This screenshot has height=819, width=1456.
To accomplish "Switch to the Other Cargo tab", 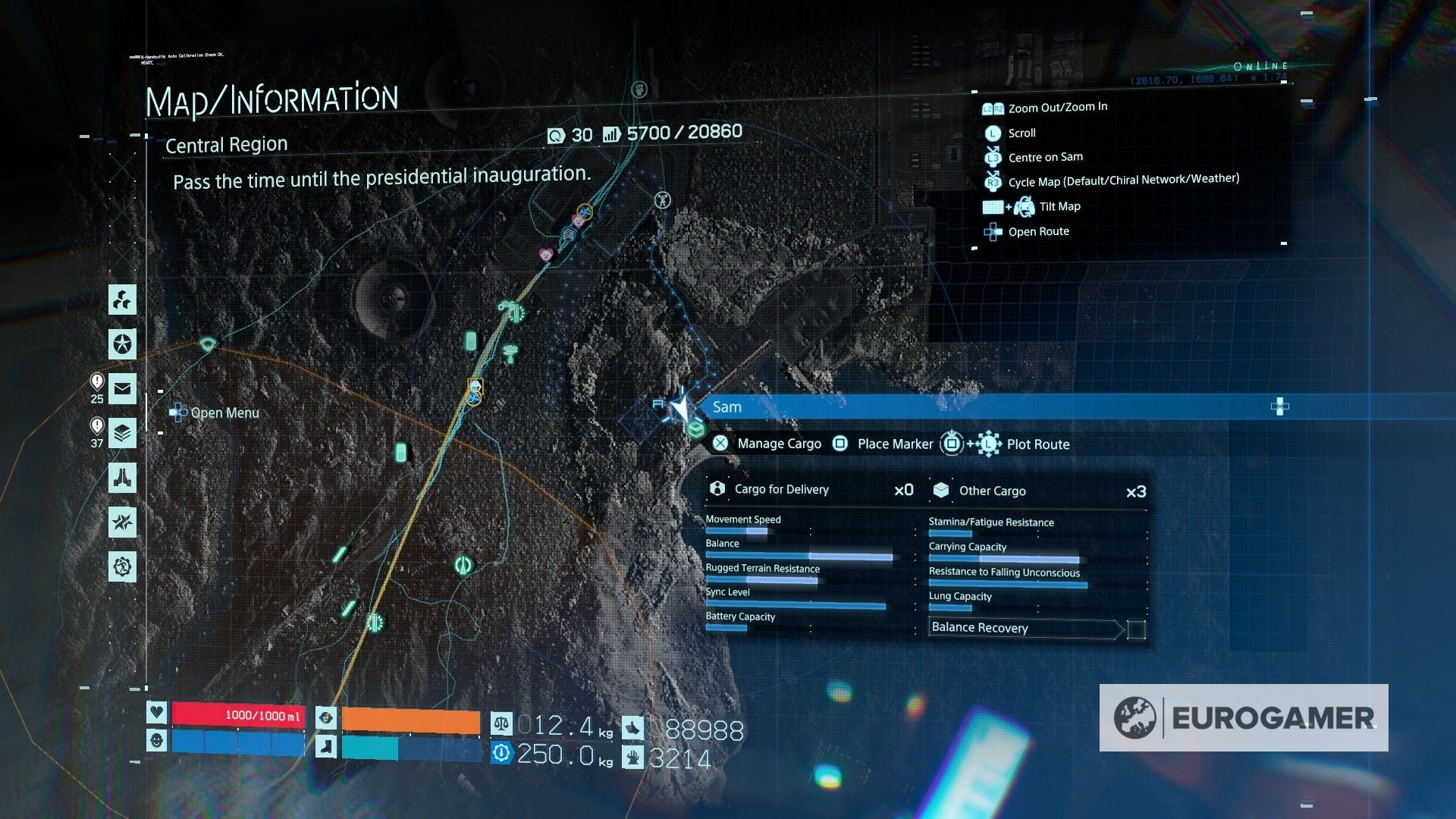I will point(992,491).
